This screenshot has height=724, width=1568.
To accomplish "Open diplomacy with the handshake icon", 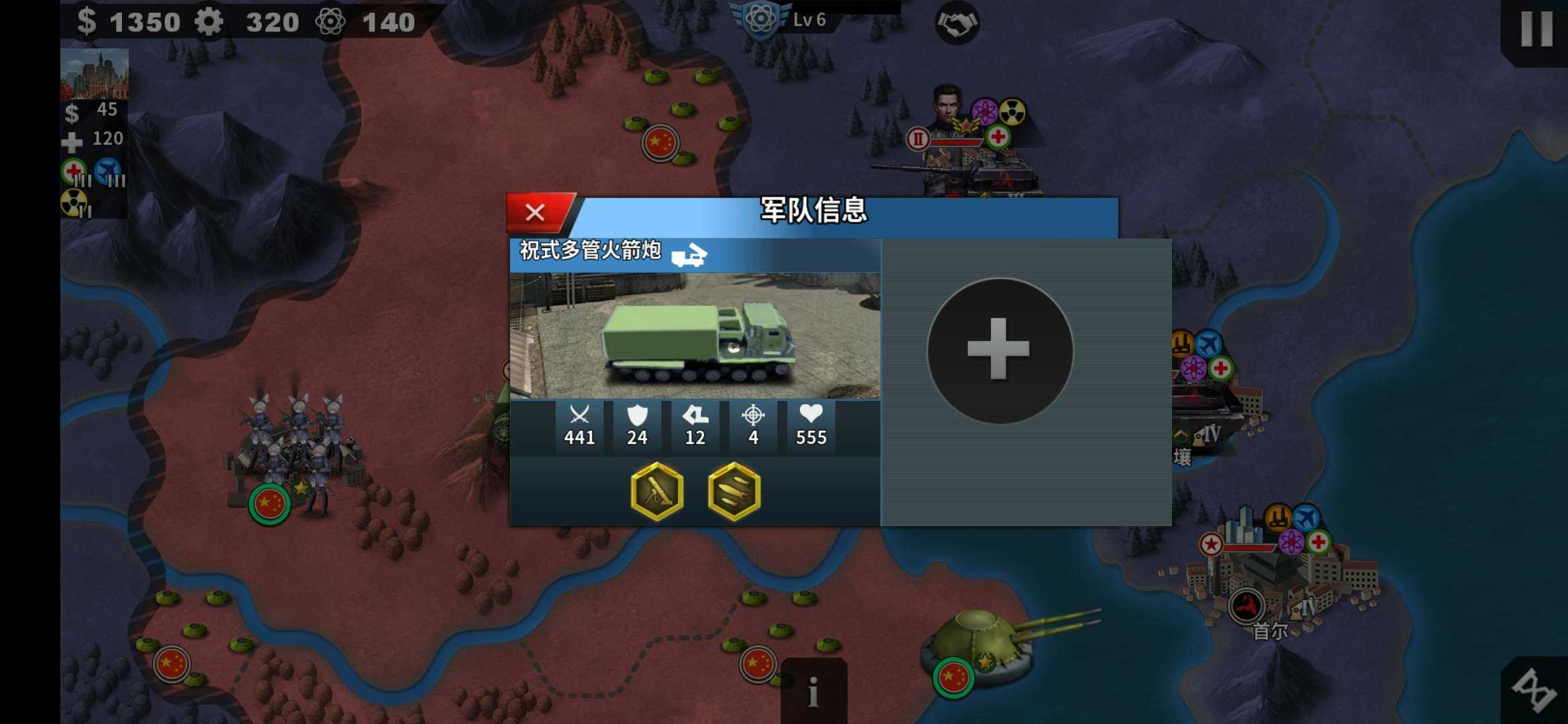I will (958, 22).
